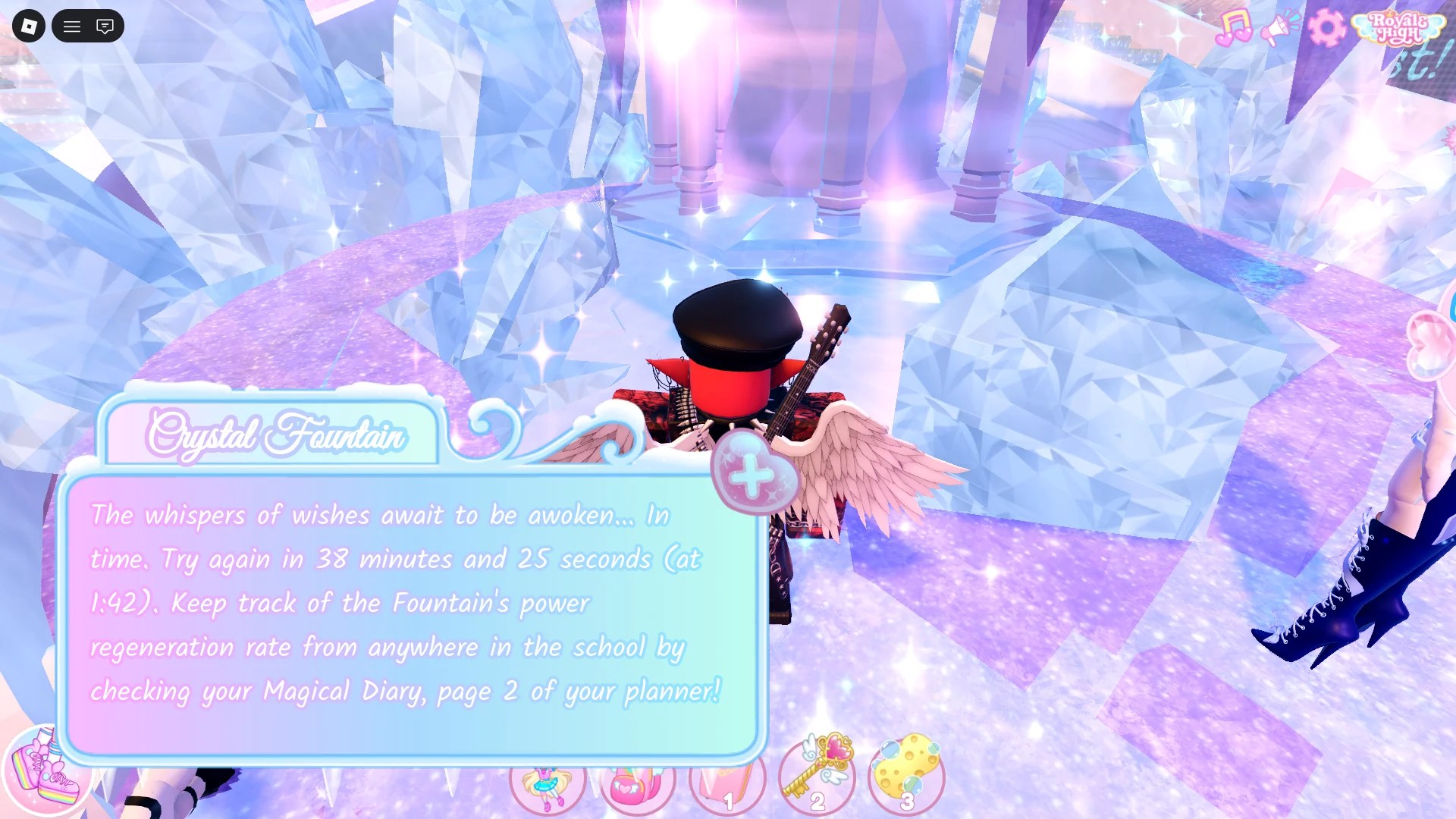The height and width of the screenshot is (819, 1456).
Task: Toggle the chat window open
Action: coord(105,26)
